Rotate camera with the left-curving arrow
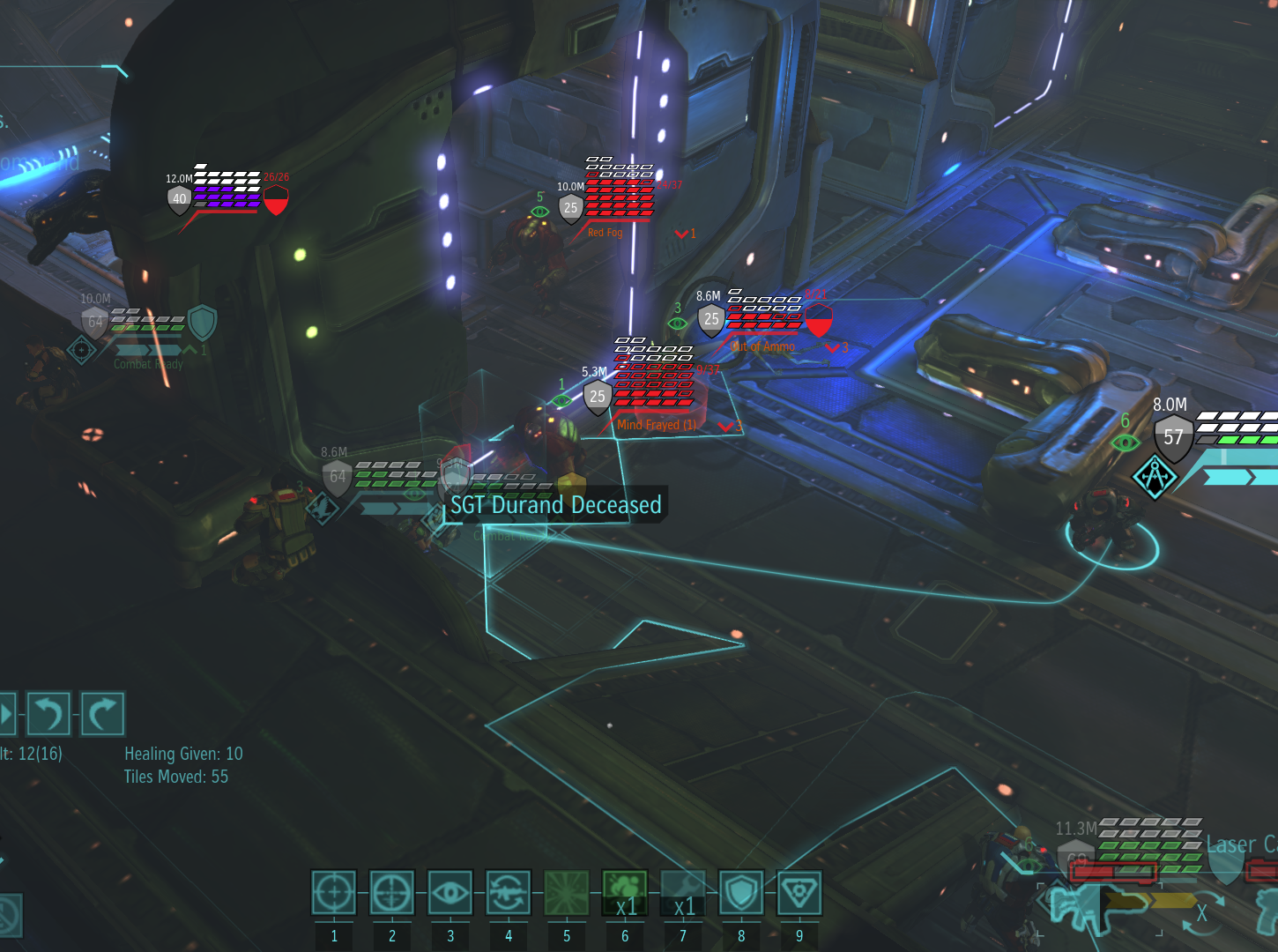 coord(48,713)
